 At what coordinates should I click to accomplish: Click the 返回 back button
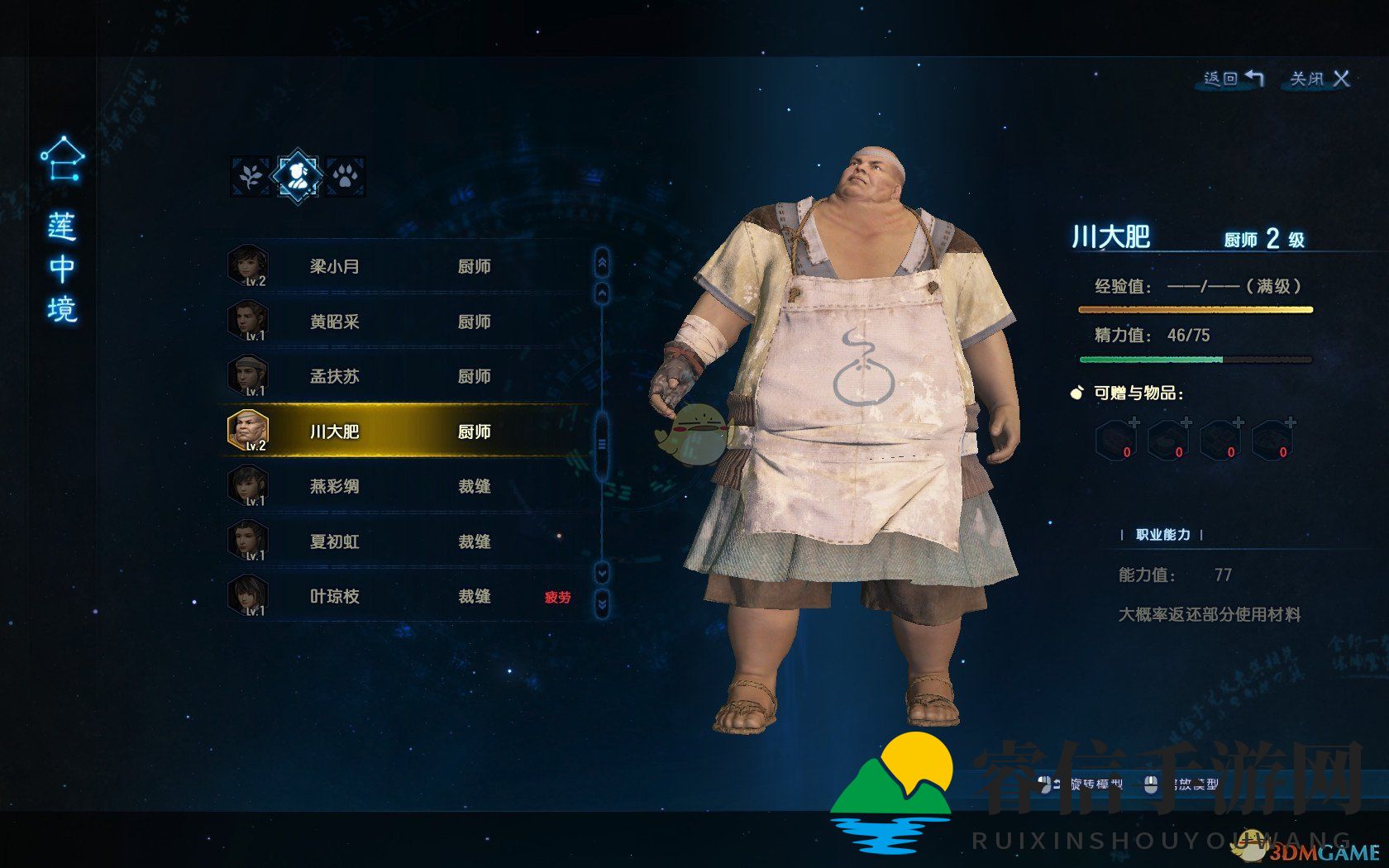click(1233, 79)
